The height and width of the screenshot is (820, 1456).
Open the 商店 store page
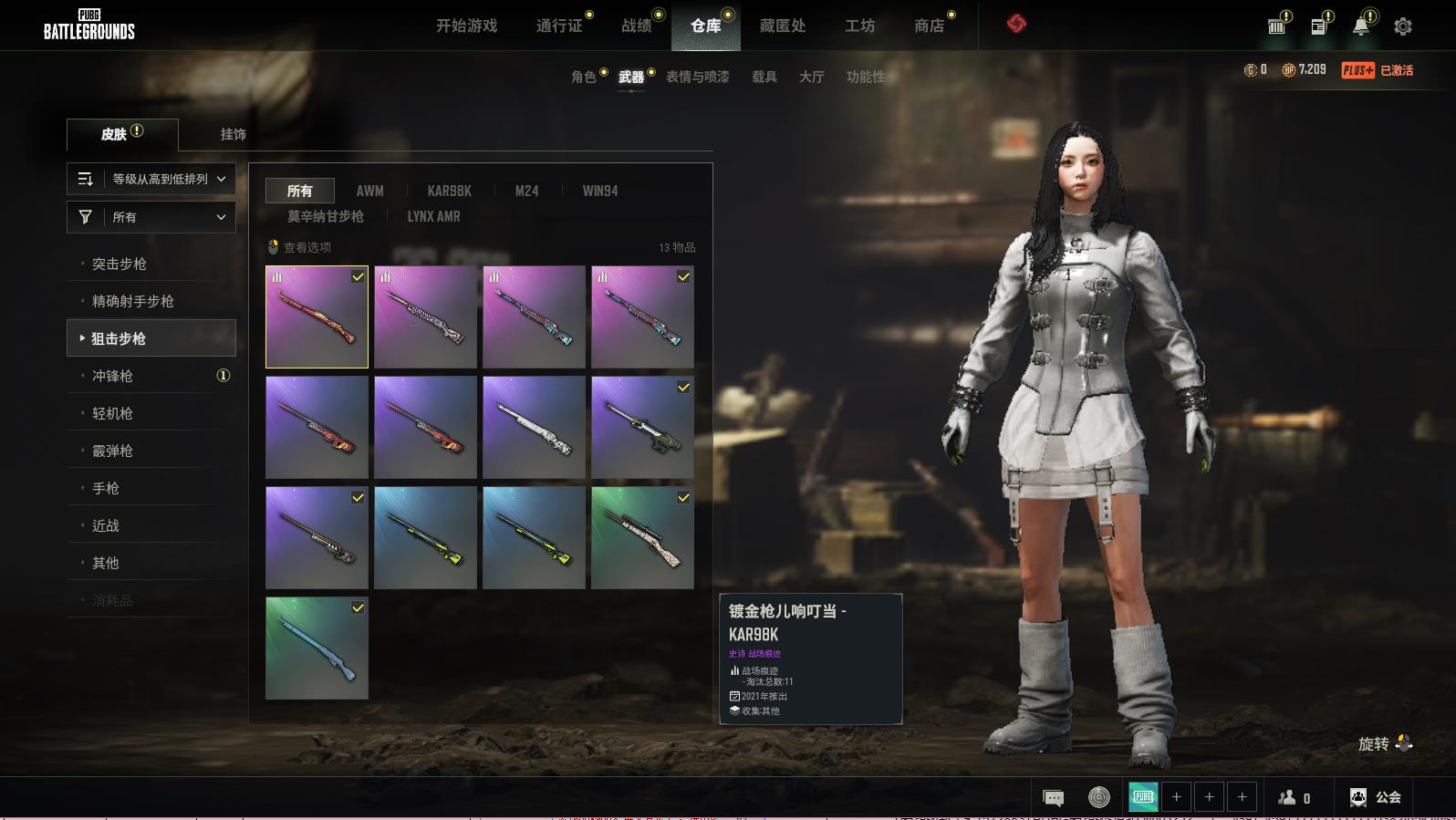pyautogui.click(x=929, y=26)
